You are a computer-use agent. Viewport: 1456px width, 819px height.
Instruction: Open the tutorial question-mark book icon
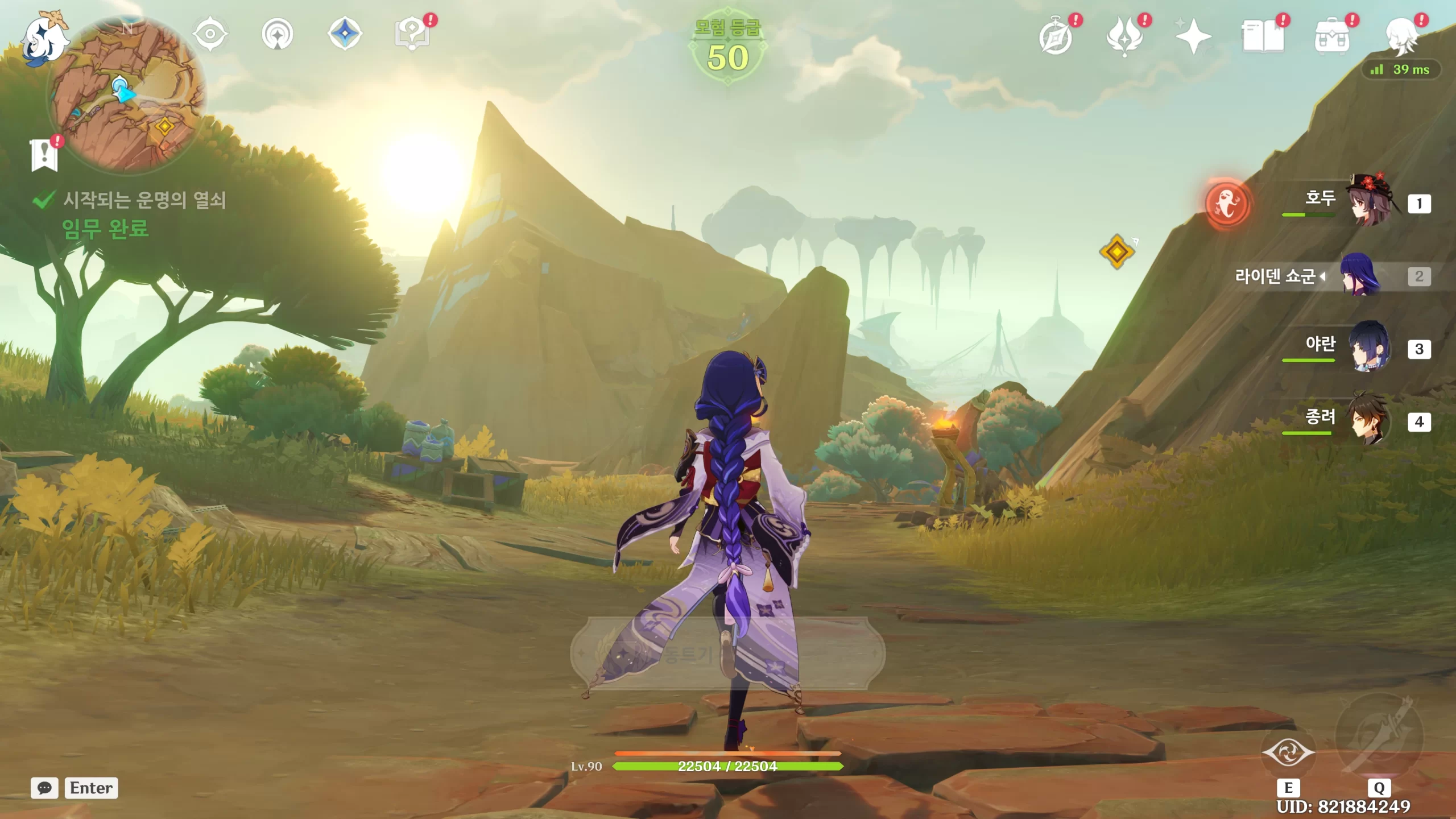coord(412,34)
